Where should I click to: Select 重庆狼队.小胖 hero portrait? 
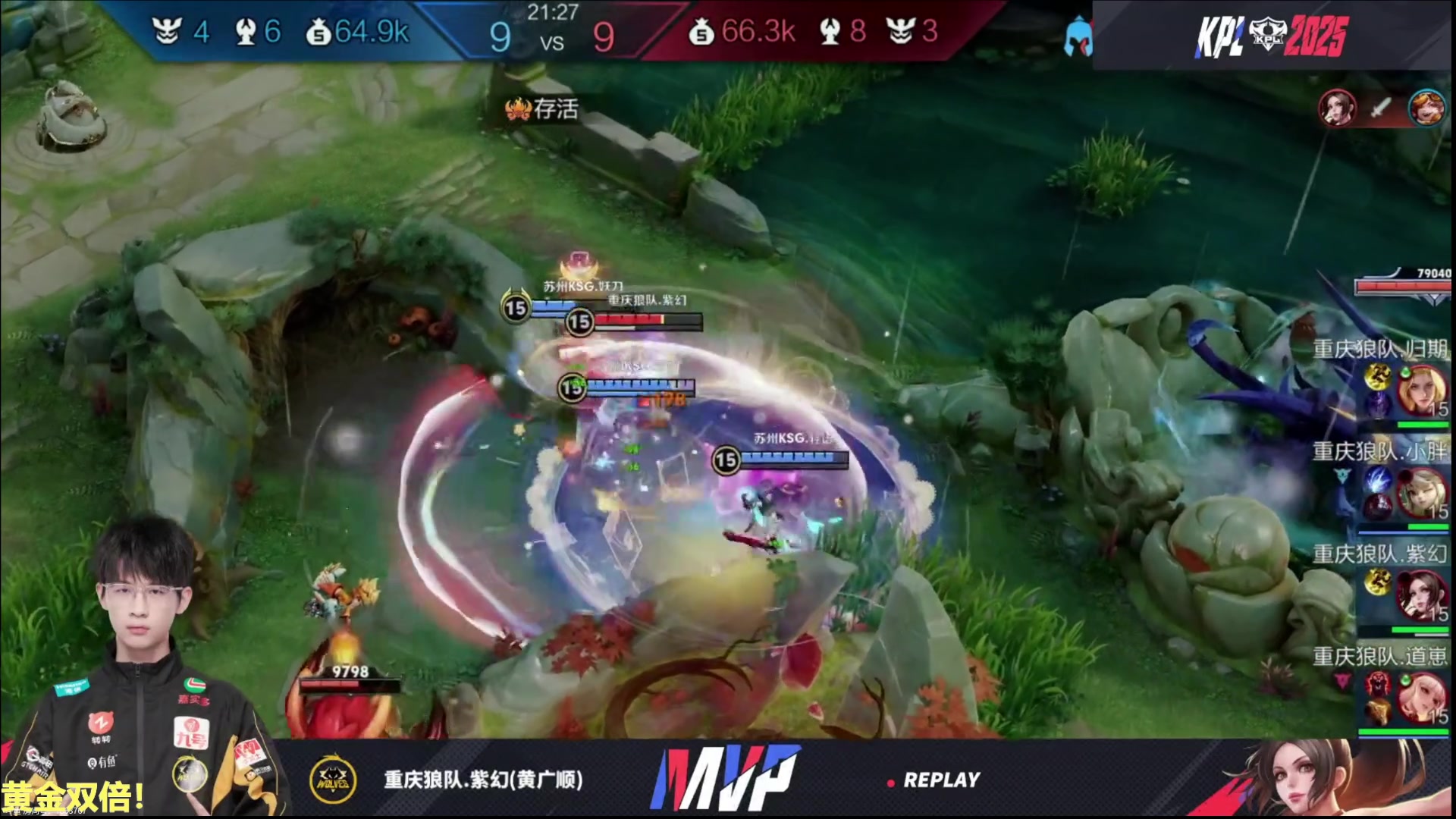pos(1420,493)
